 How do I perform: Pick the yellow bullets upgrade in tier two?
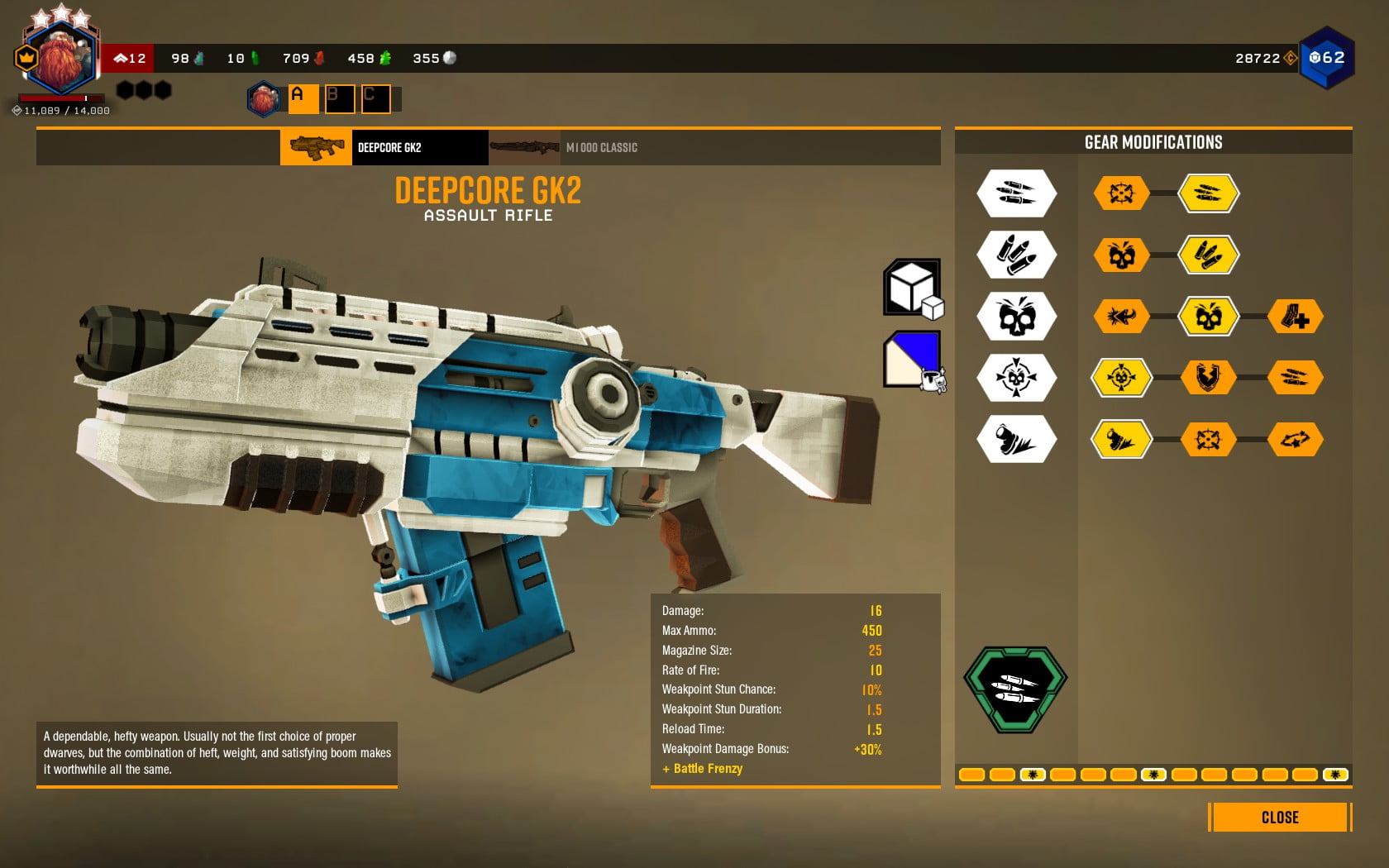pos(1208,255)
